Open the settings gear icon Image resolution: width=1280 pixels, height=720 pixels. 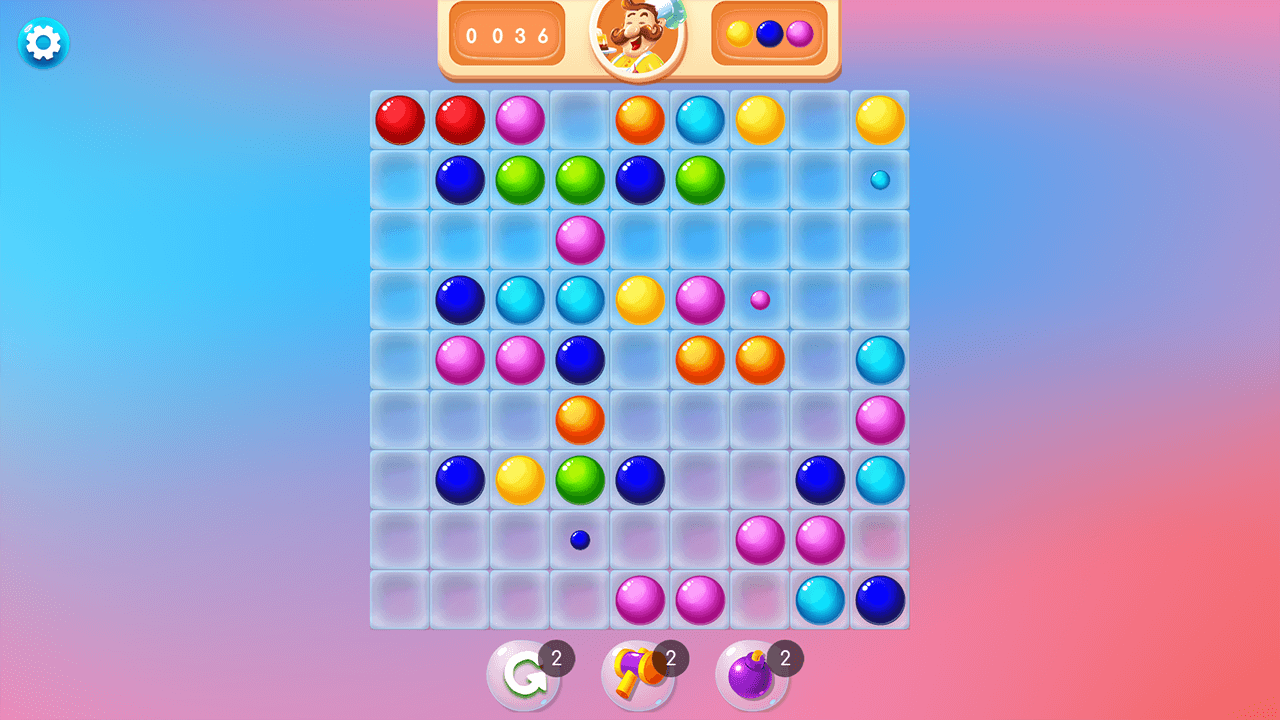41,43
